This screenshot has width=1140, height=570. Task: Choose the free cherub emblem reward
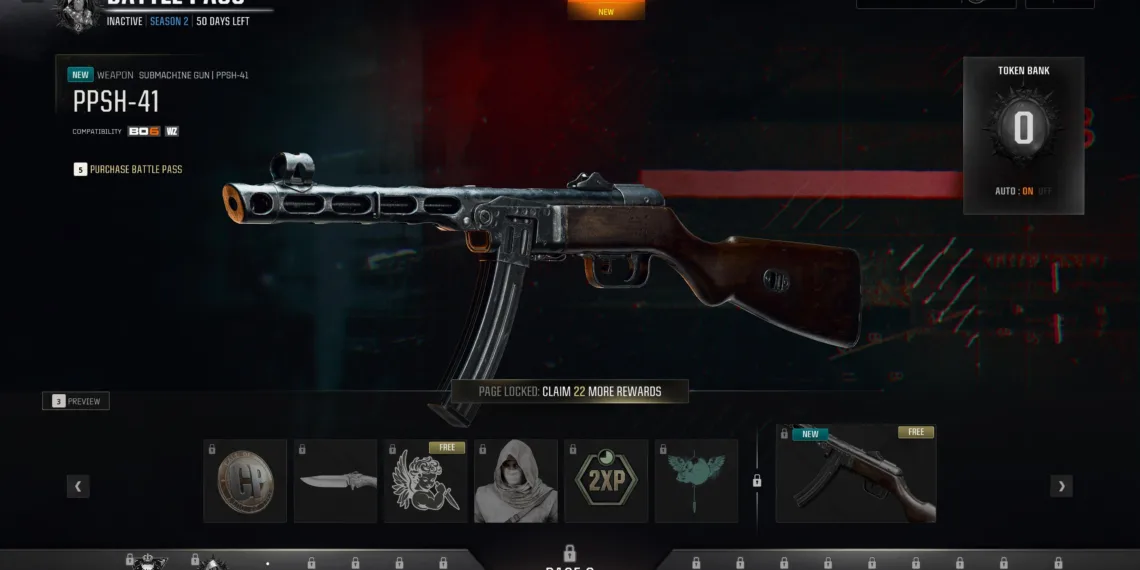tap(425, 481)
